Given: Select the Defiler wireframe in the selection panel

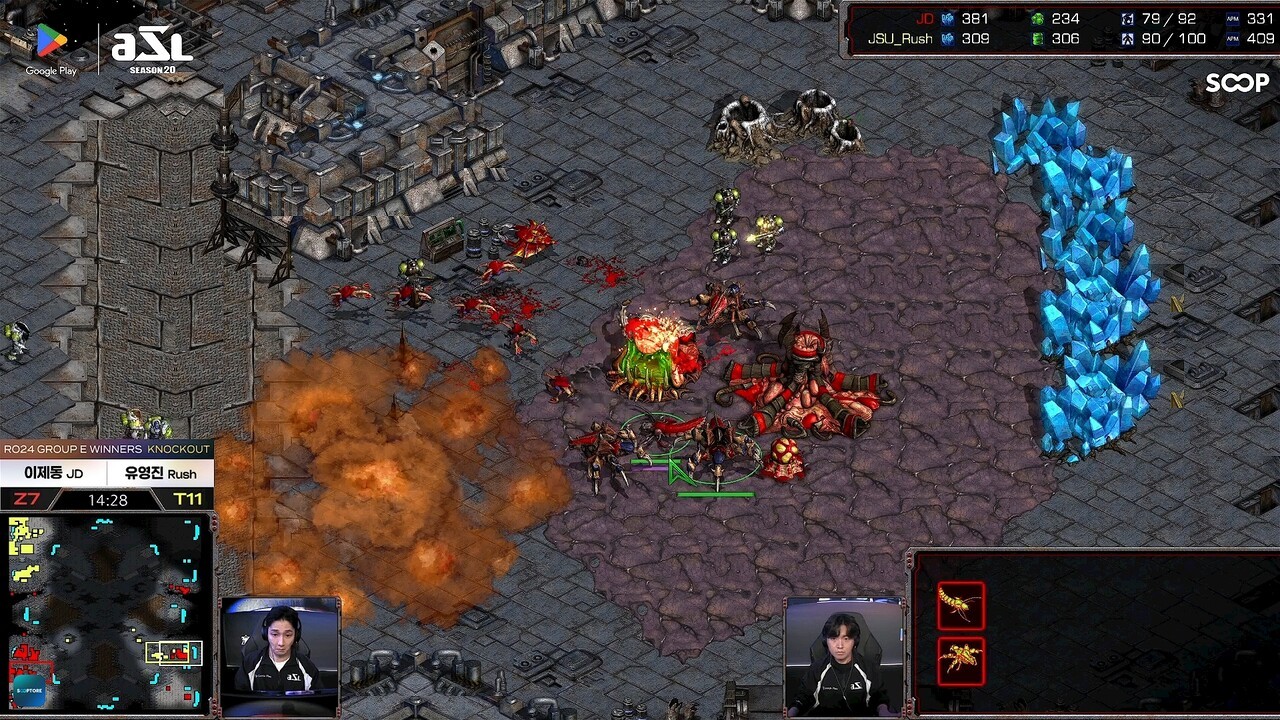Looking at the screenshot, I should [960, 606].
